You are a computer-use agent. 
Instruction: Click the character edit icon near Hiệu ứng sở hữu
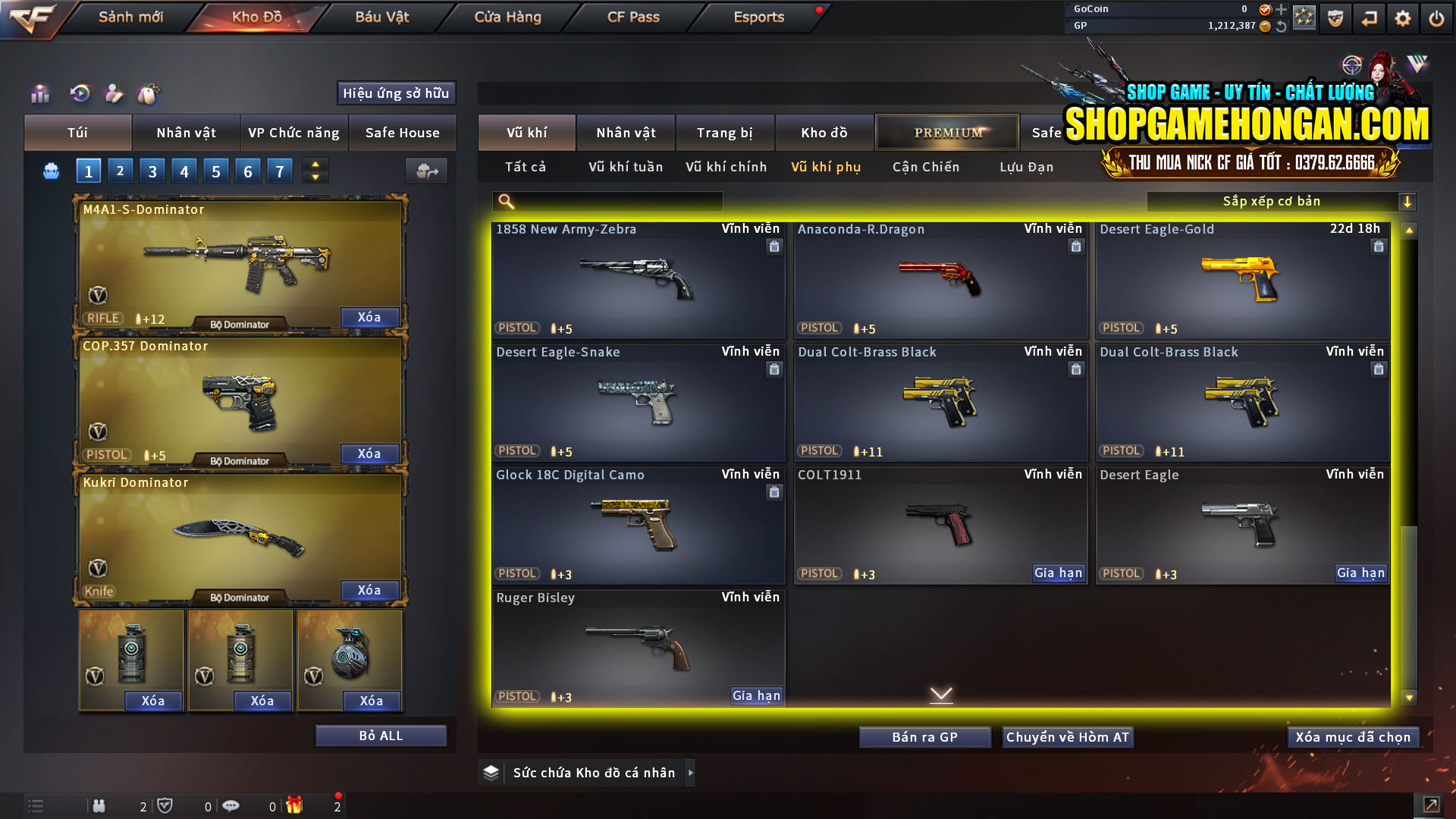point(114,93)
